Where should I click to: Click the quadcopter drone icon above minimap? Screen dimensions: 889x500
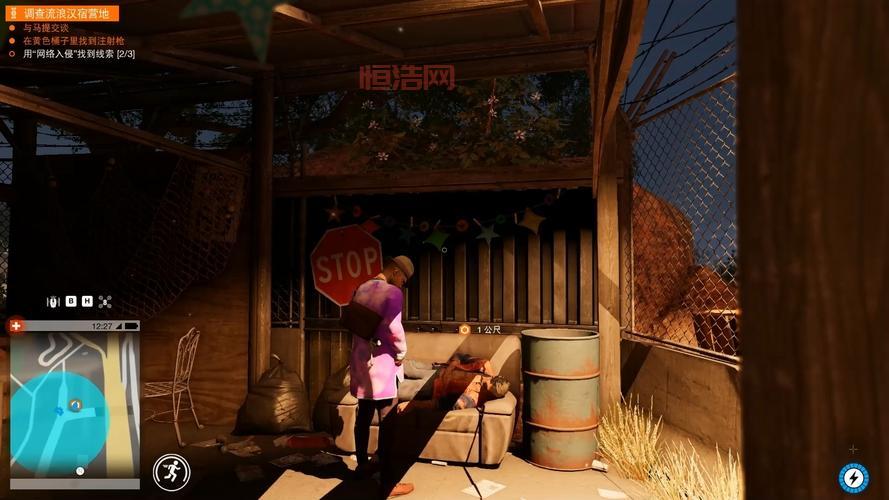point(105,301)
